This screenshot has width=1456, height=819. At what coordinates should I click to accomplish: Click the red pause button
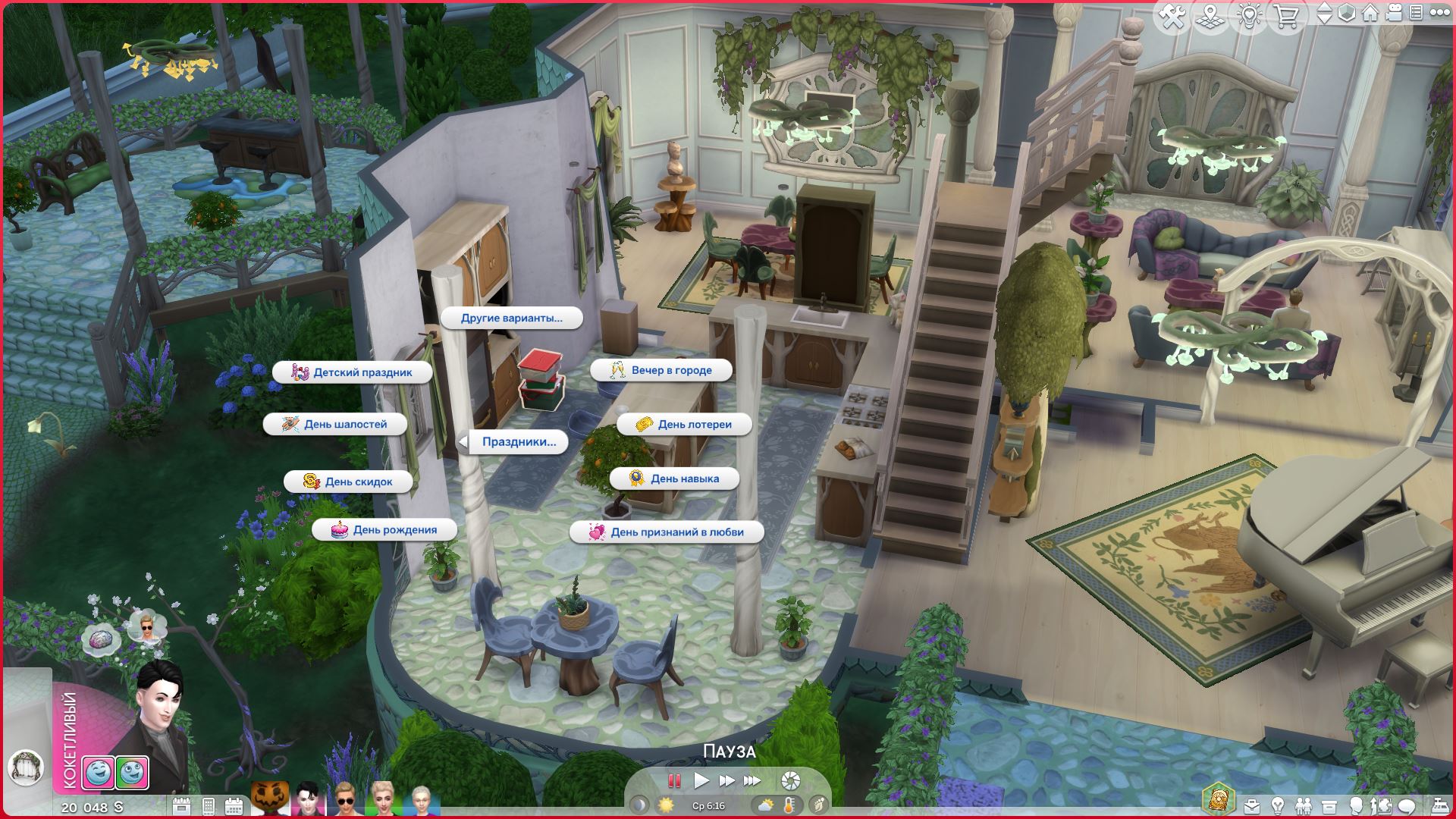673,780
